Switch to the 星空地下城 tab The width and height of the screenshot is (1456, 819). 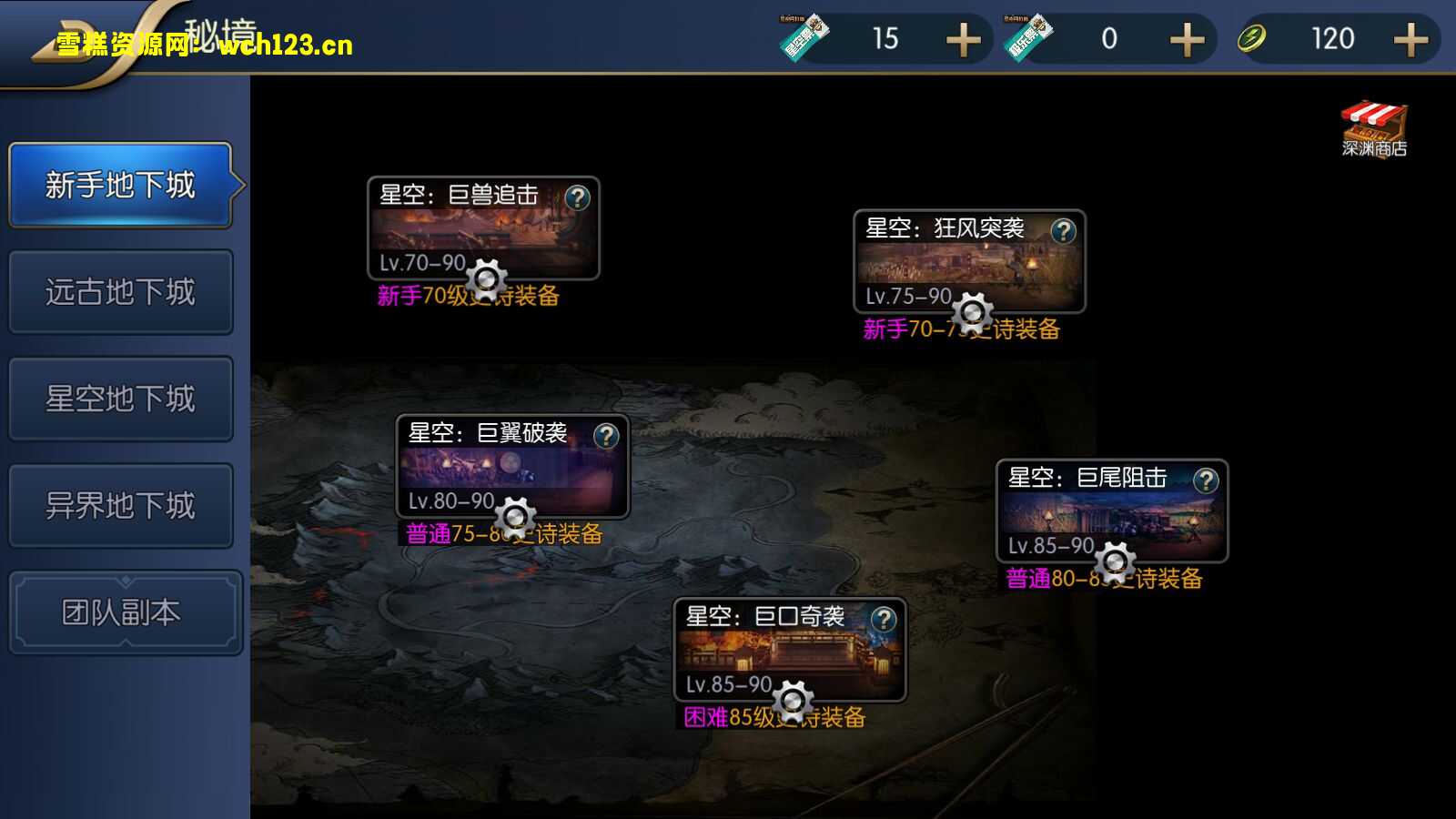pos(121,399)
